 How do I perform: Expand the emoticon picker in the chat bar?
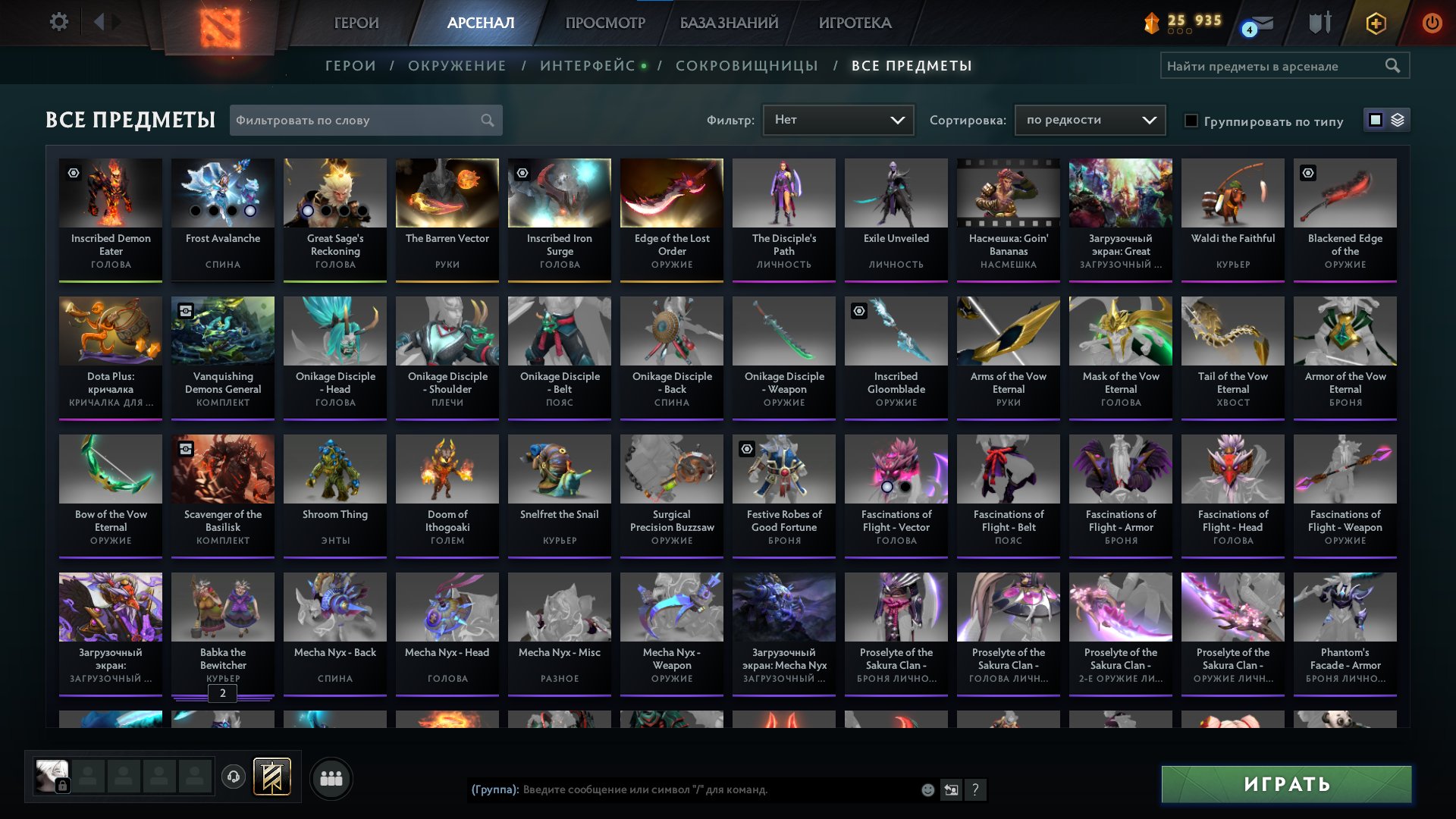tap(927, 790)
